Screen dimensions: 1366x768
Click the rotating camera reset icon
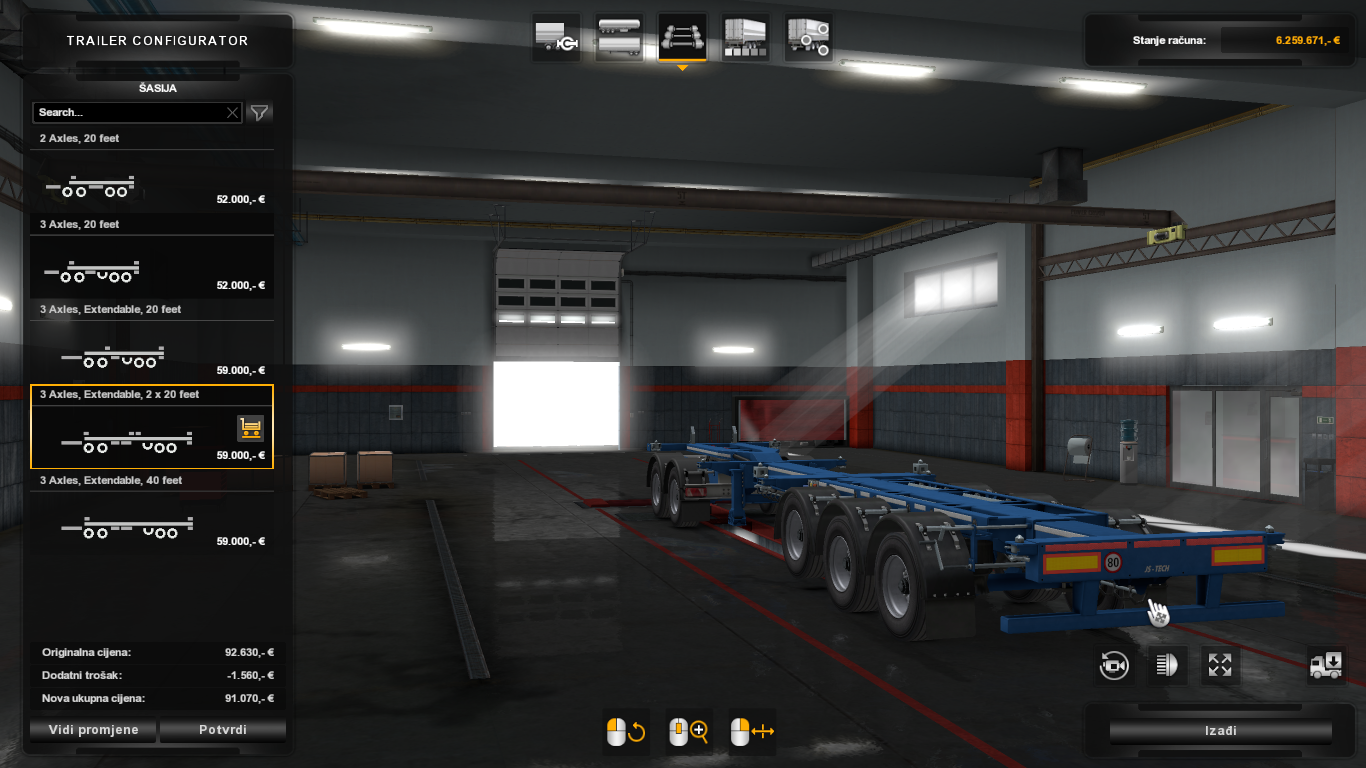tap(1113, 665)
